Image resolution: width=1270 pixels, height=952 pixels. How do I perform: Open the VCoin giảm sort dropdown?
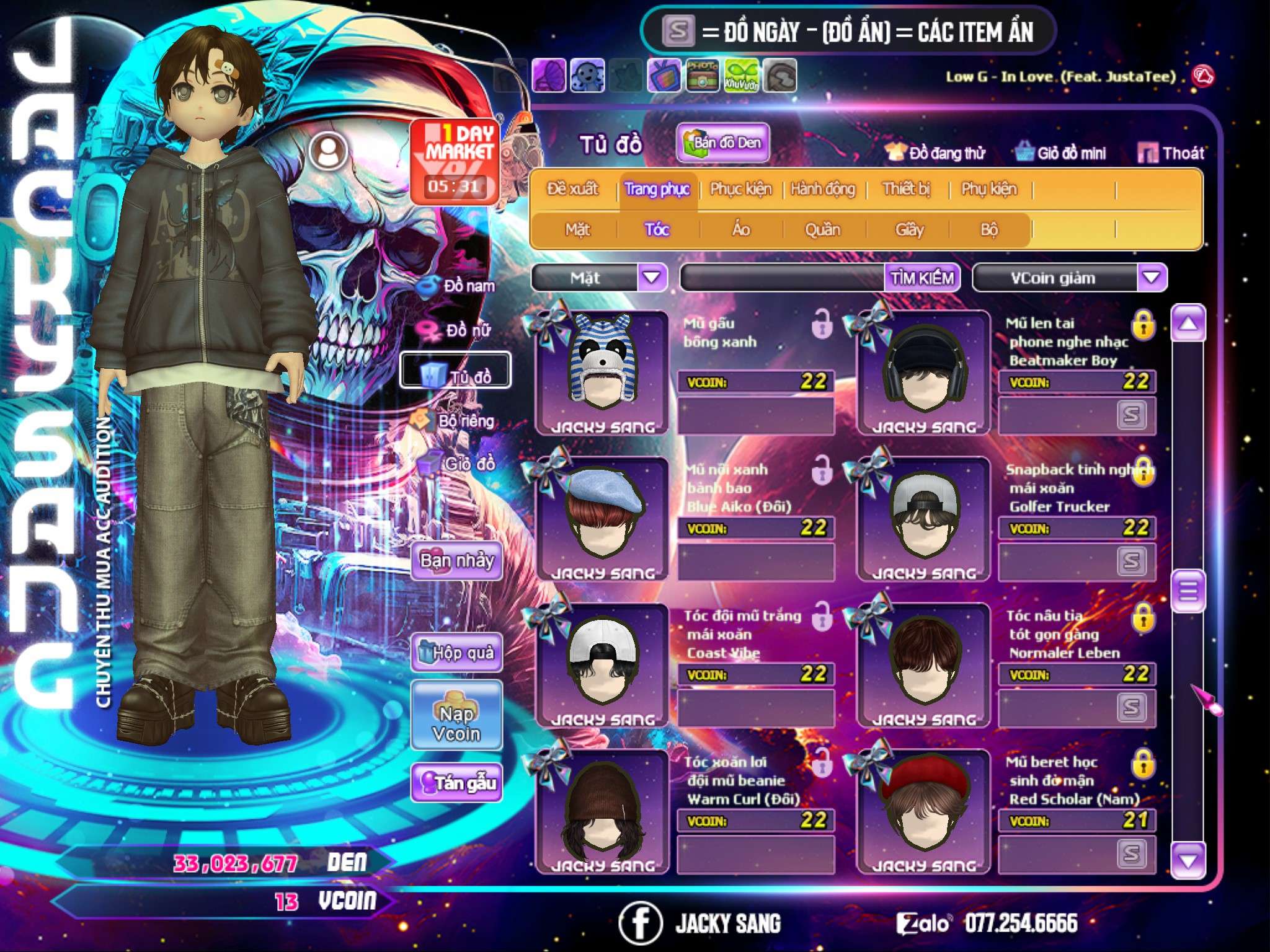pos(1152,278)
